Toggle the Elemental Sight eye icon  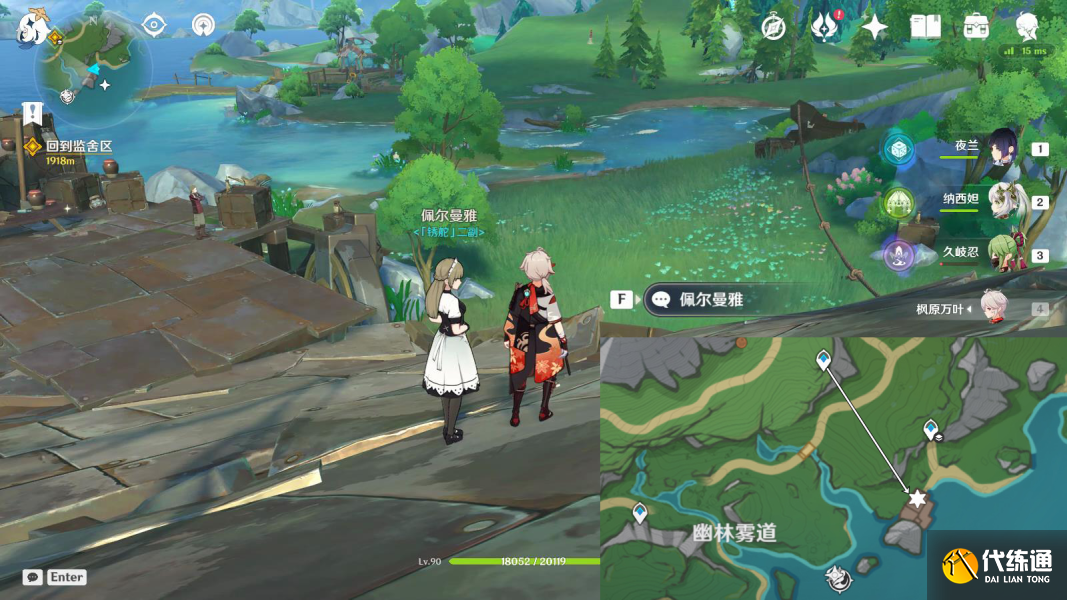(x=154, y=24)
